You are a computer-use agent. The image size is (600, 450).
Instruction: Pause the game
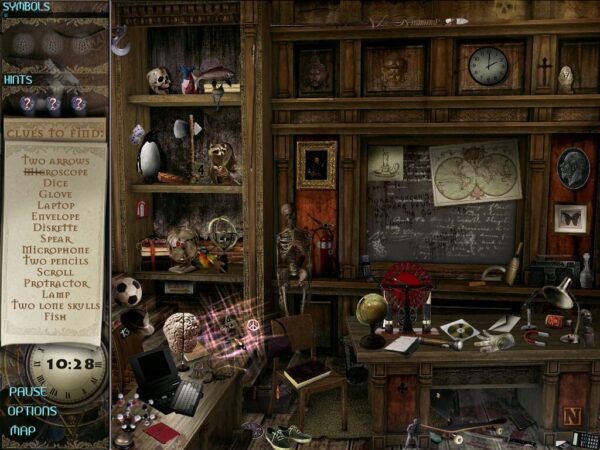click(26, 391)
